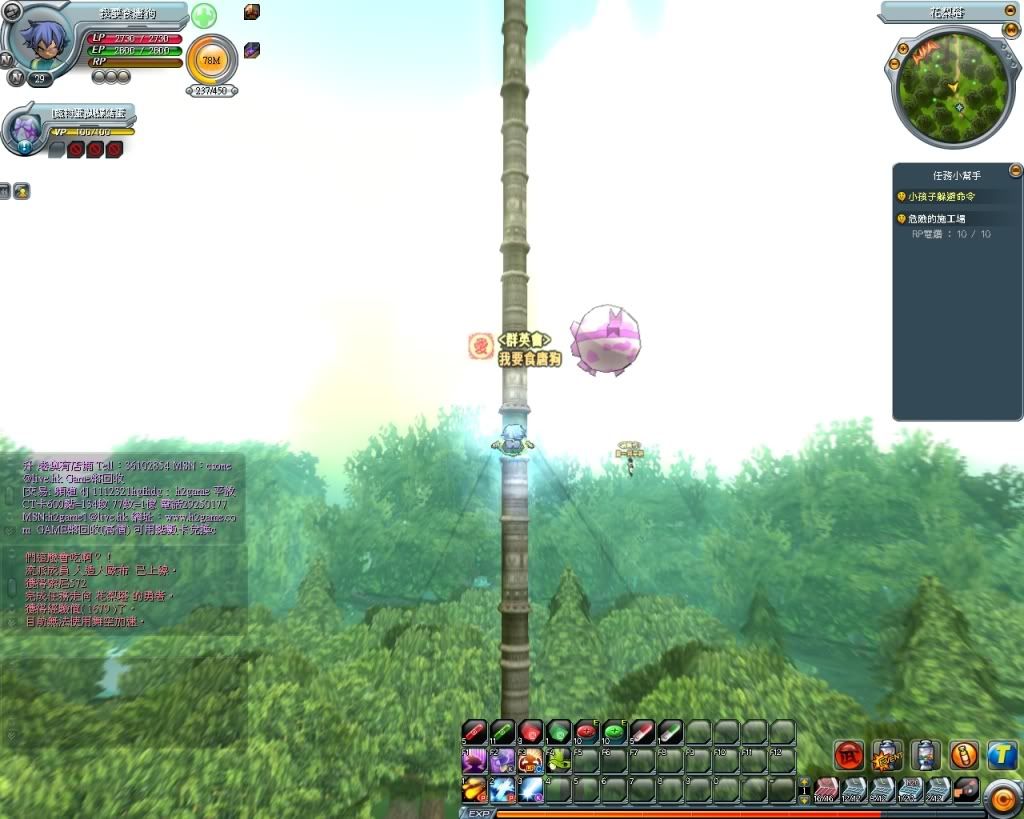Activate the F3 orange burst skill
1024x819 pixels.
pyautogui.click(x=530, y=761)
